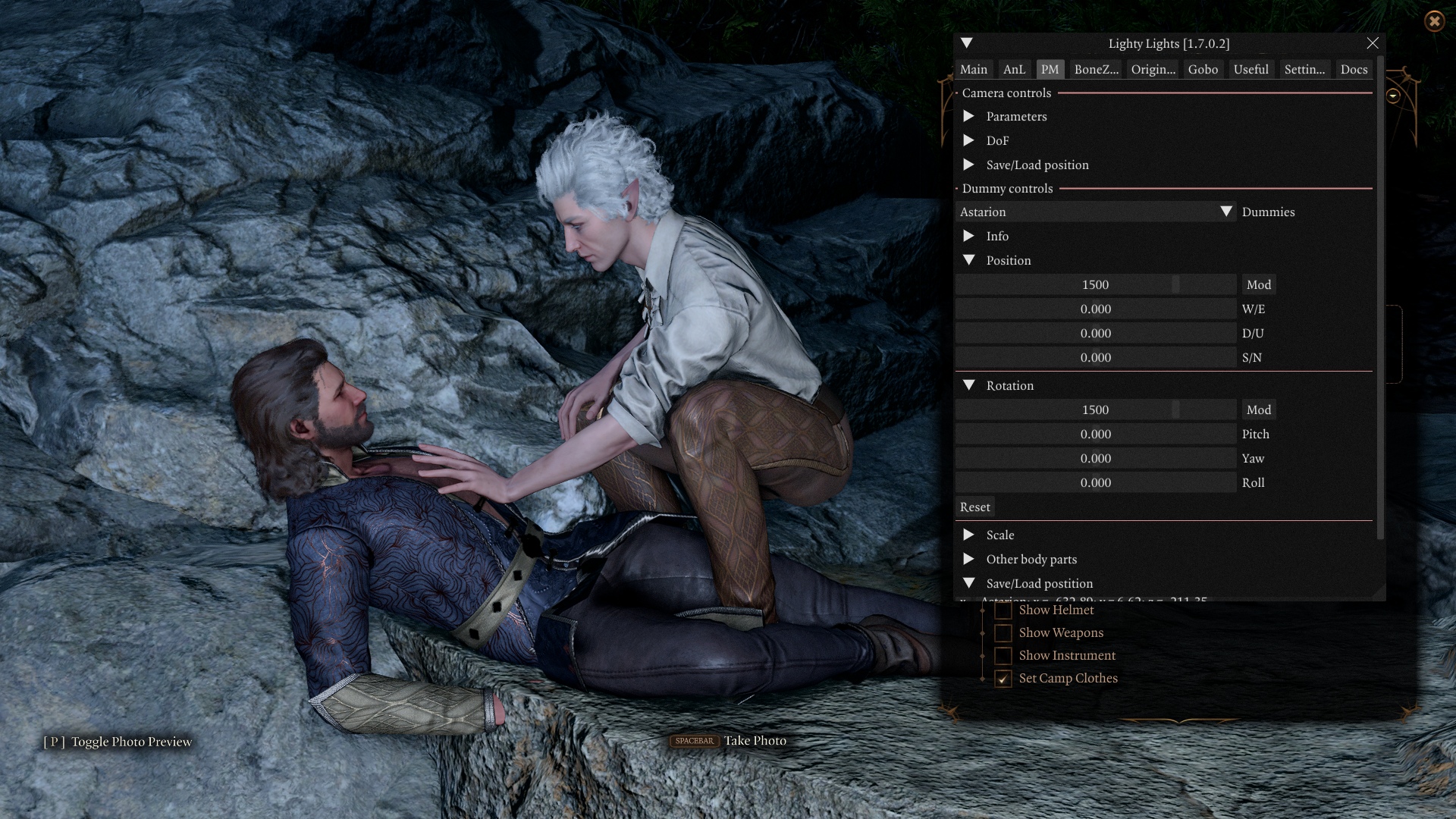Image resolution: width=1456 pixels, height=819 pixels.
Task: Expand Other body parts section
Action: pos(969,559)
